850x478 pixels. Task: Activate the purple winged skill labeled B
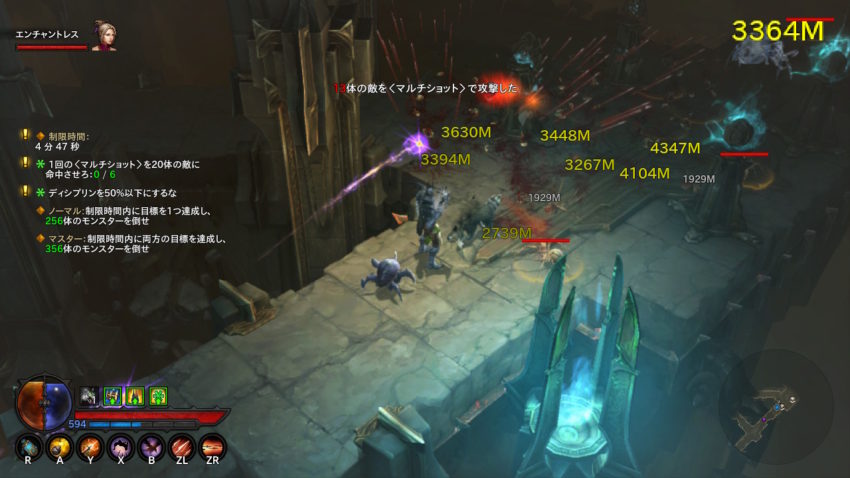click(152, 445)
